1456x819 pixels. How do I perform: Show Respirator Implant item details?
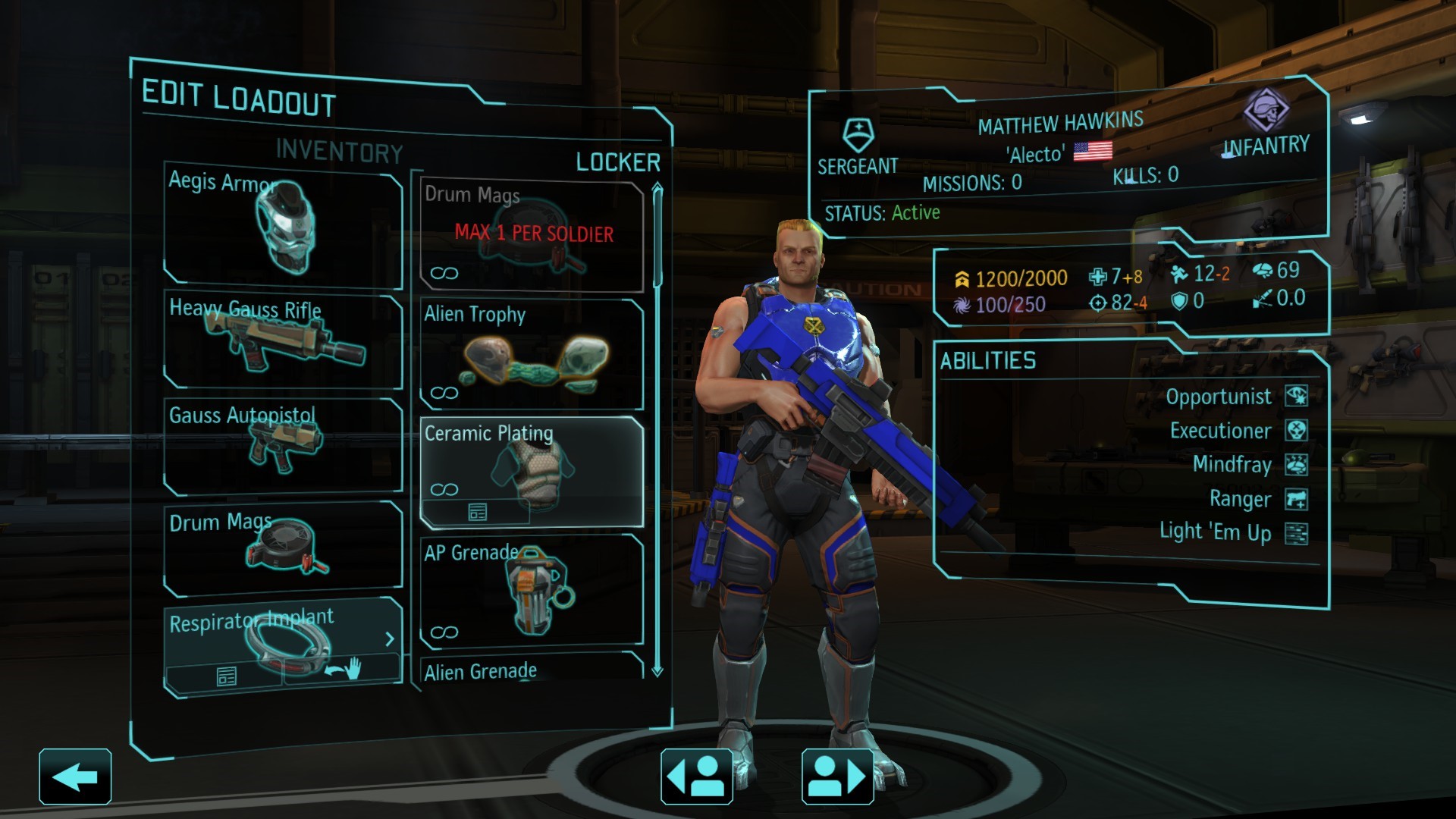[x=226, y=676]
